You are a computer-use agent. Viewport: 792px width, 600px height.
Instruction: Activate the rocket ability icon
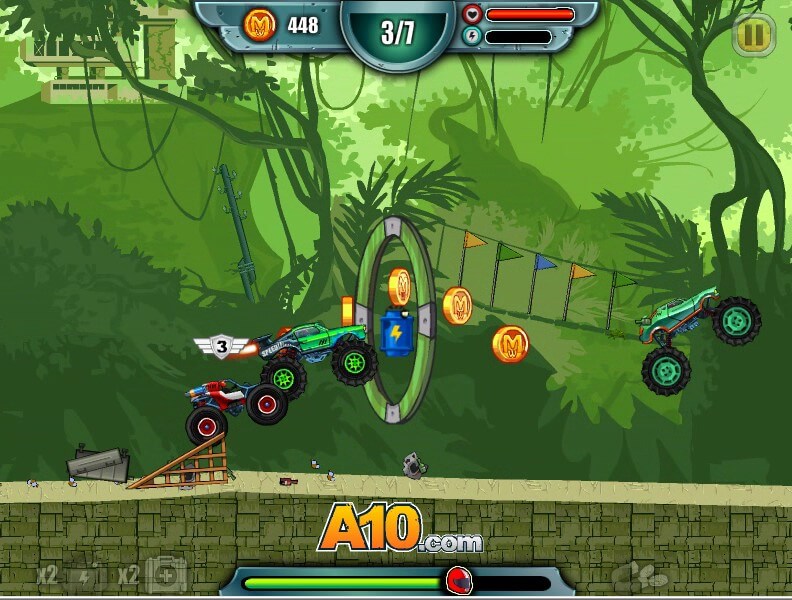tap(639, 574)
